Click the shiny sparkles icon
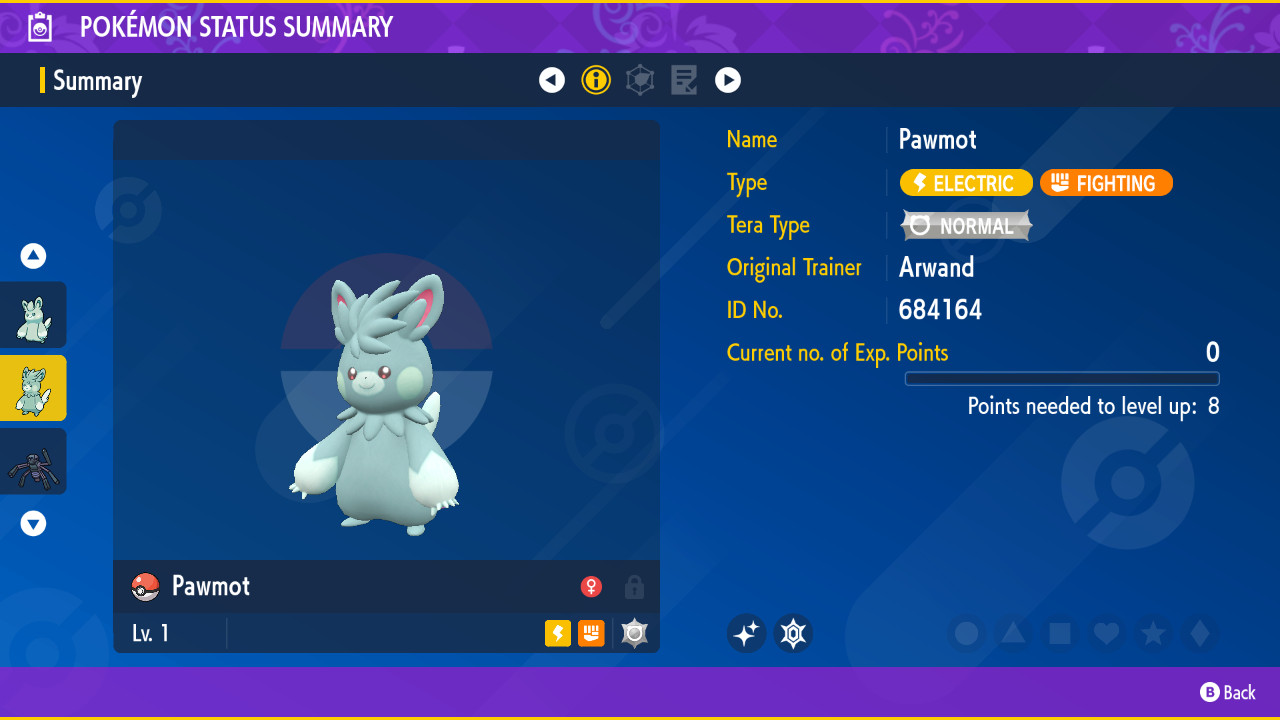Image resolution: width=1280 pixels, height=720 pixels. tap(746, 634)
